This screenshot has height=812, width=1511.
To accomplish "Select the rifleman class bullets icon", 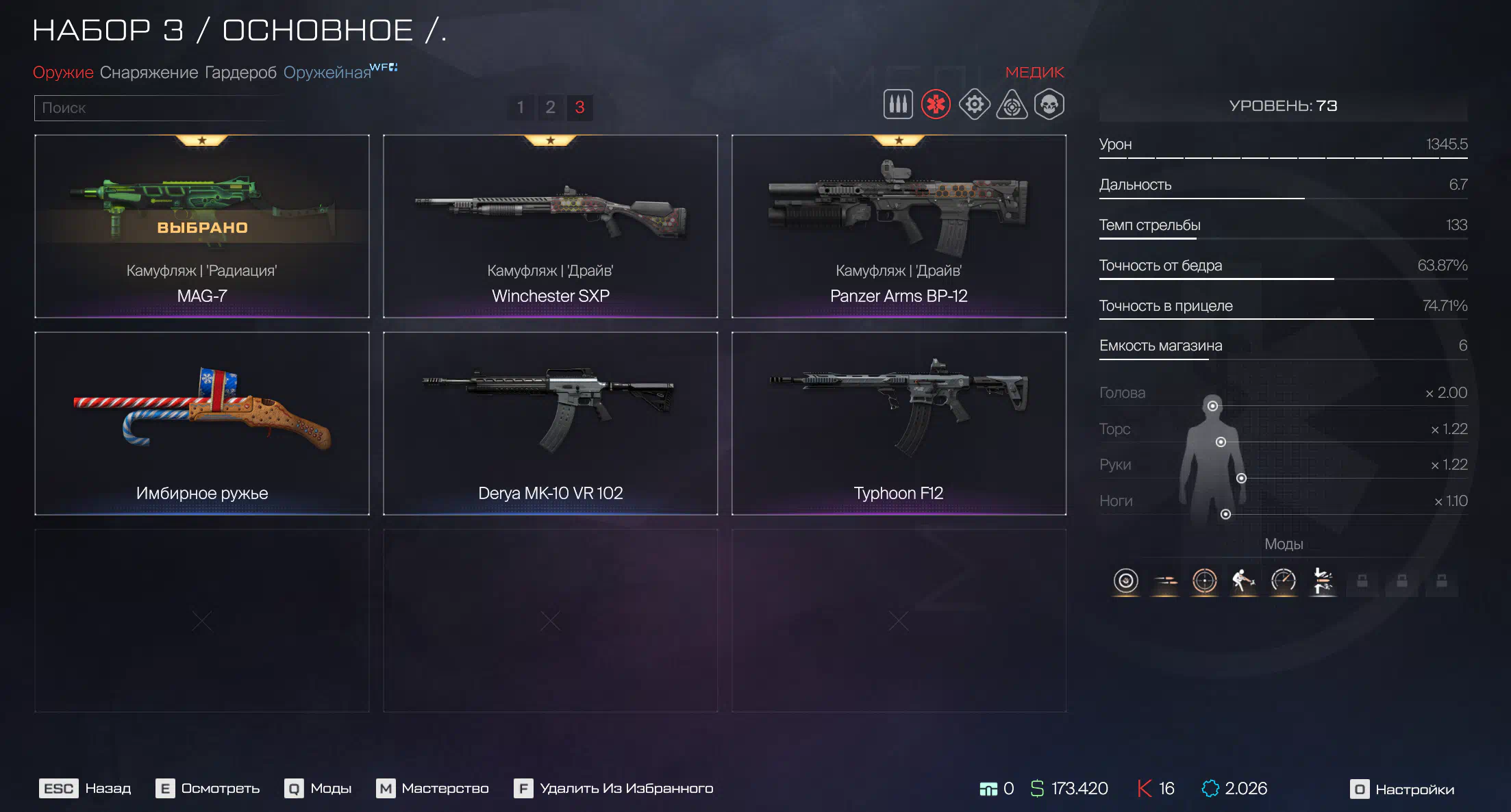I will click(x=898, y=105).
